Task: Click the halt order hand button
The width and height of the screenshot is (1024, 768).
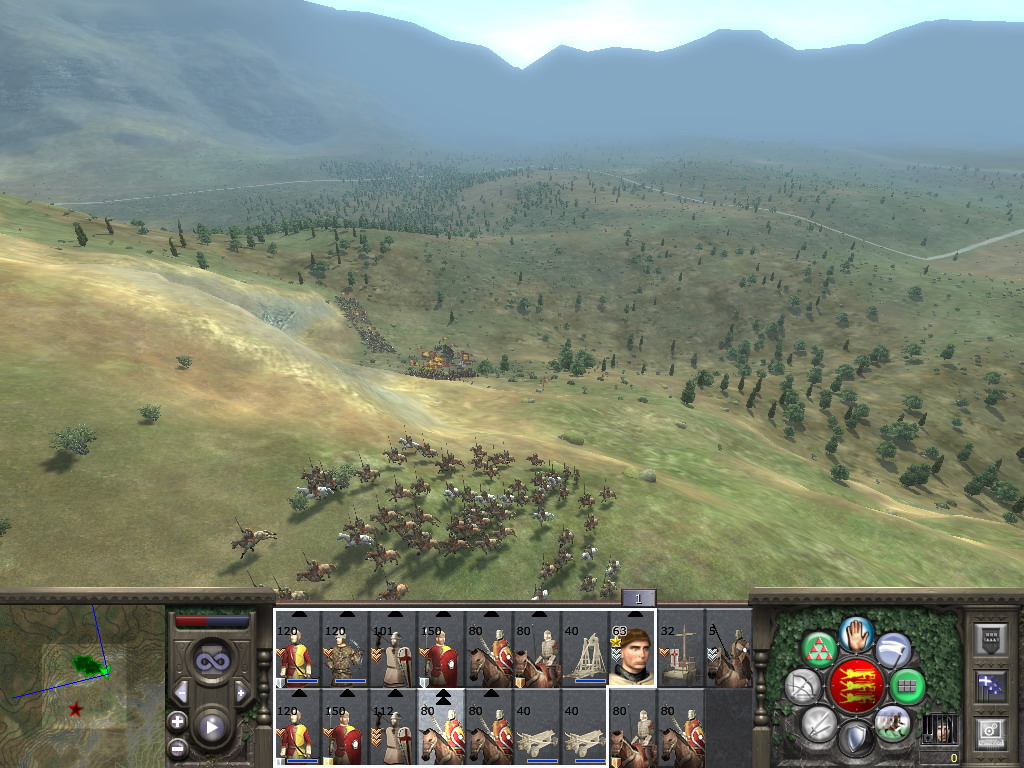Action: click(855, 634)
